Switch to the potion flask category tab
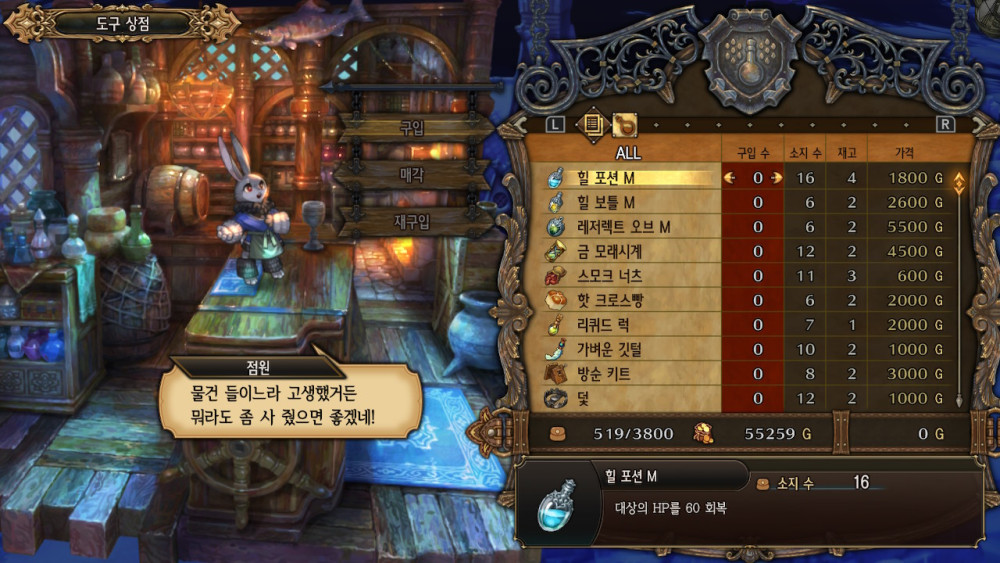 pyautogui.click(x=625, y=124)
